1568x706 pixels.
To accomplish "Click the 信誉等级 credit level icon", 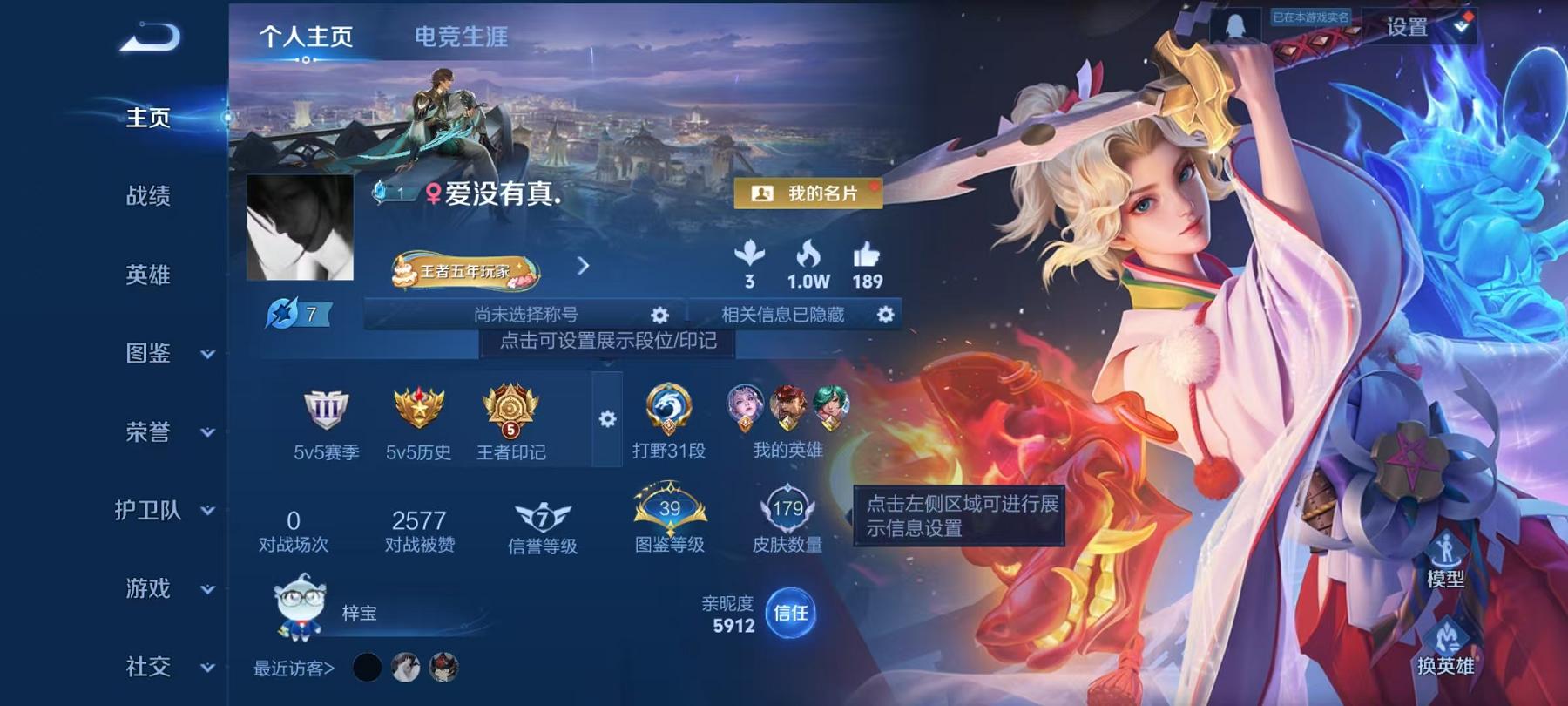I will click(541, 515).
